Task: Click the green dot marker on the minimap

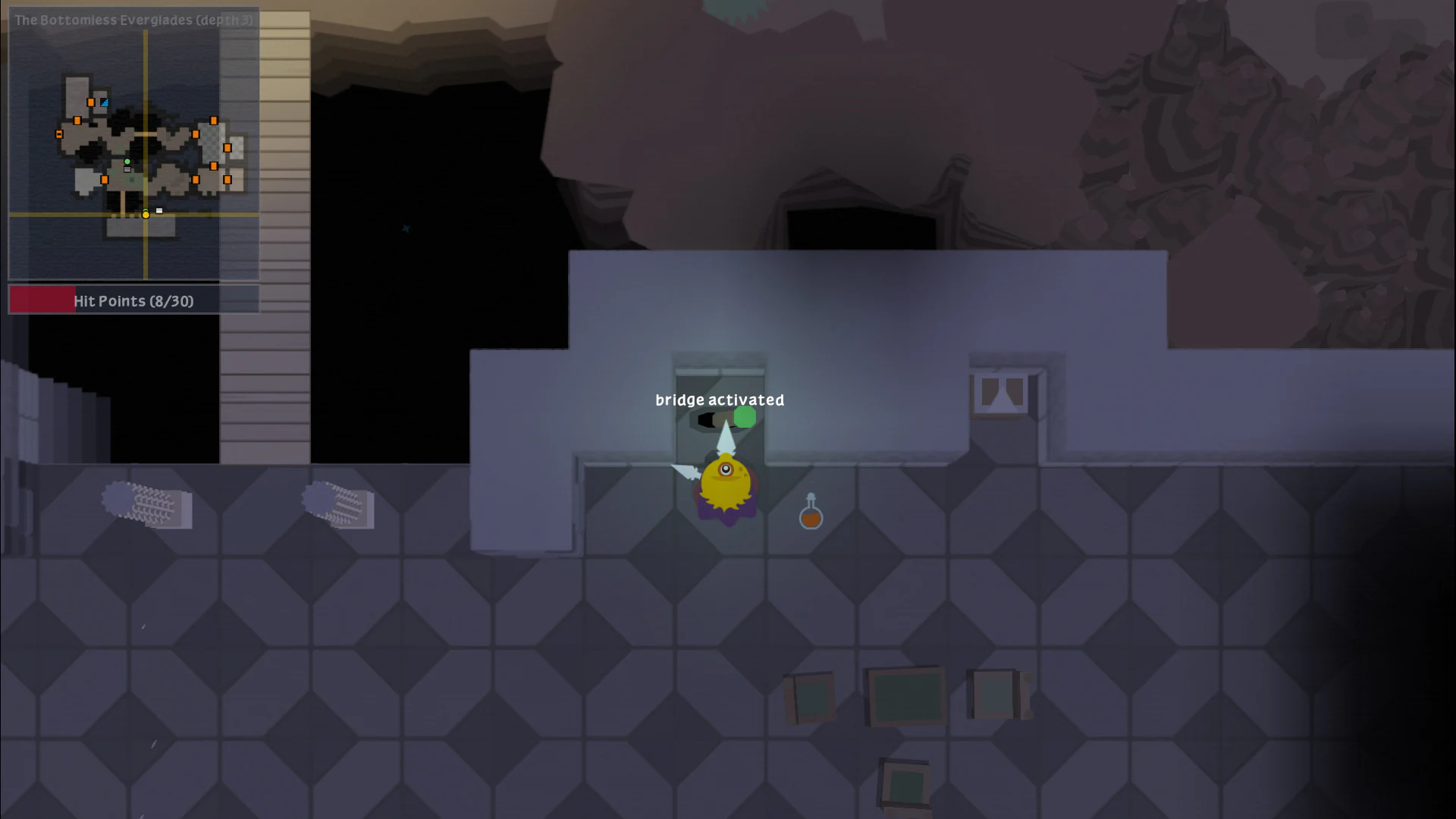Action: click(127, 162)
